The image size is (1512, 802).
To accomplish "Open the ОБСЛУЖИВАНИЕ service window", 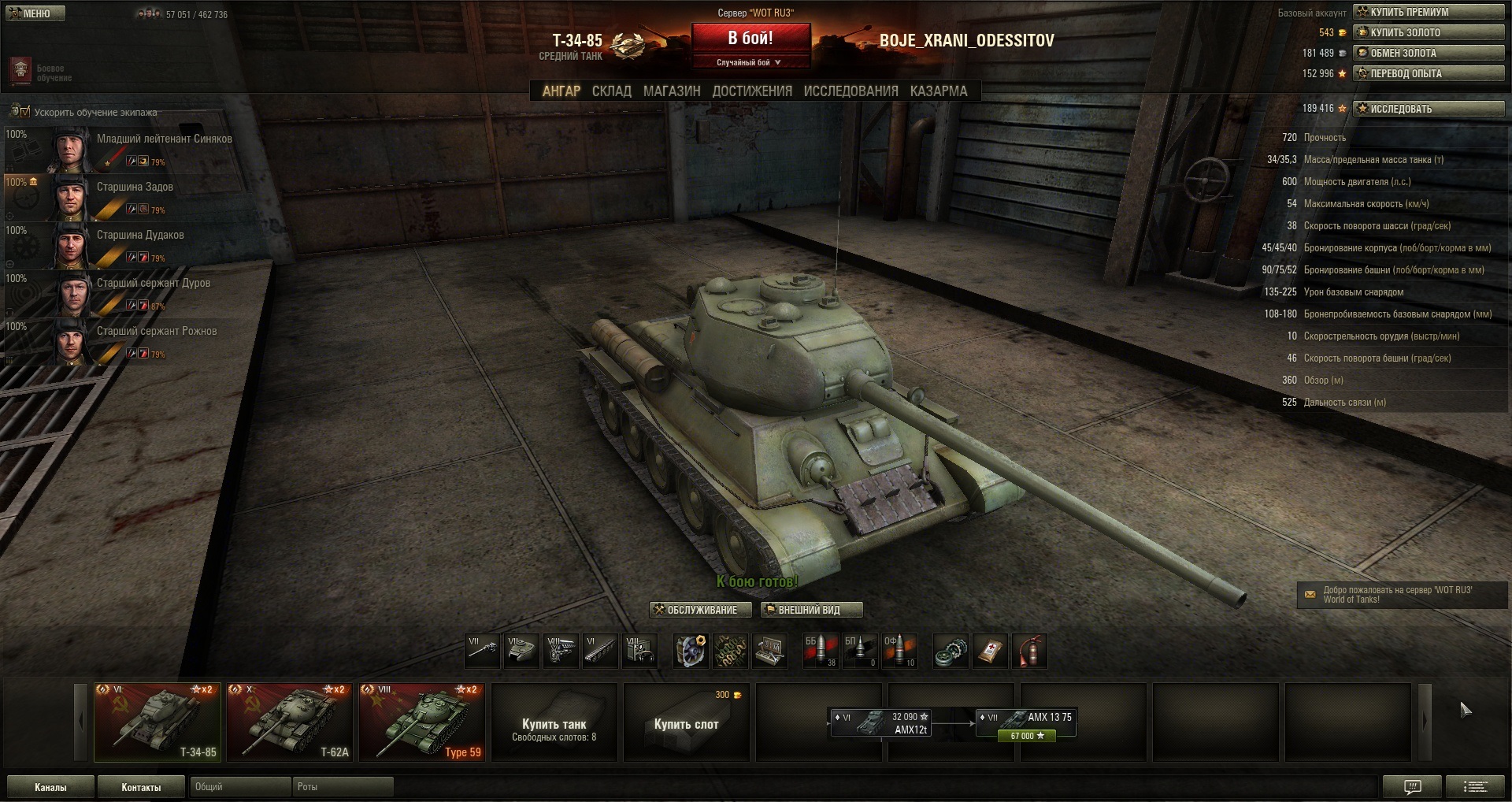I will (695, 610).
